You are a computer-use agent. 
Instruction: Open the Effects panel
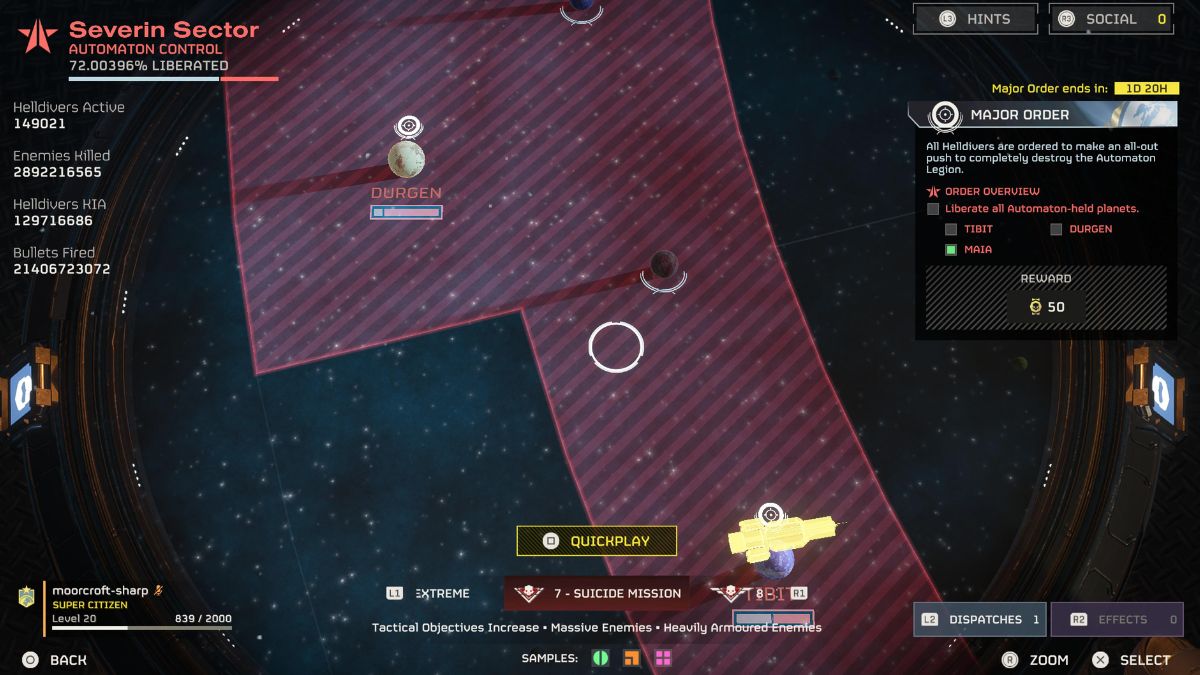1116,619
